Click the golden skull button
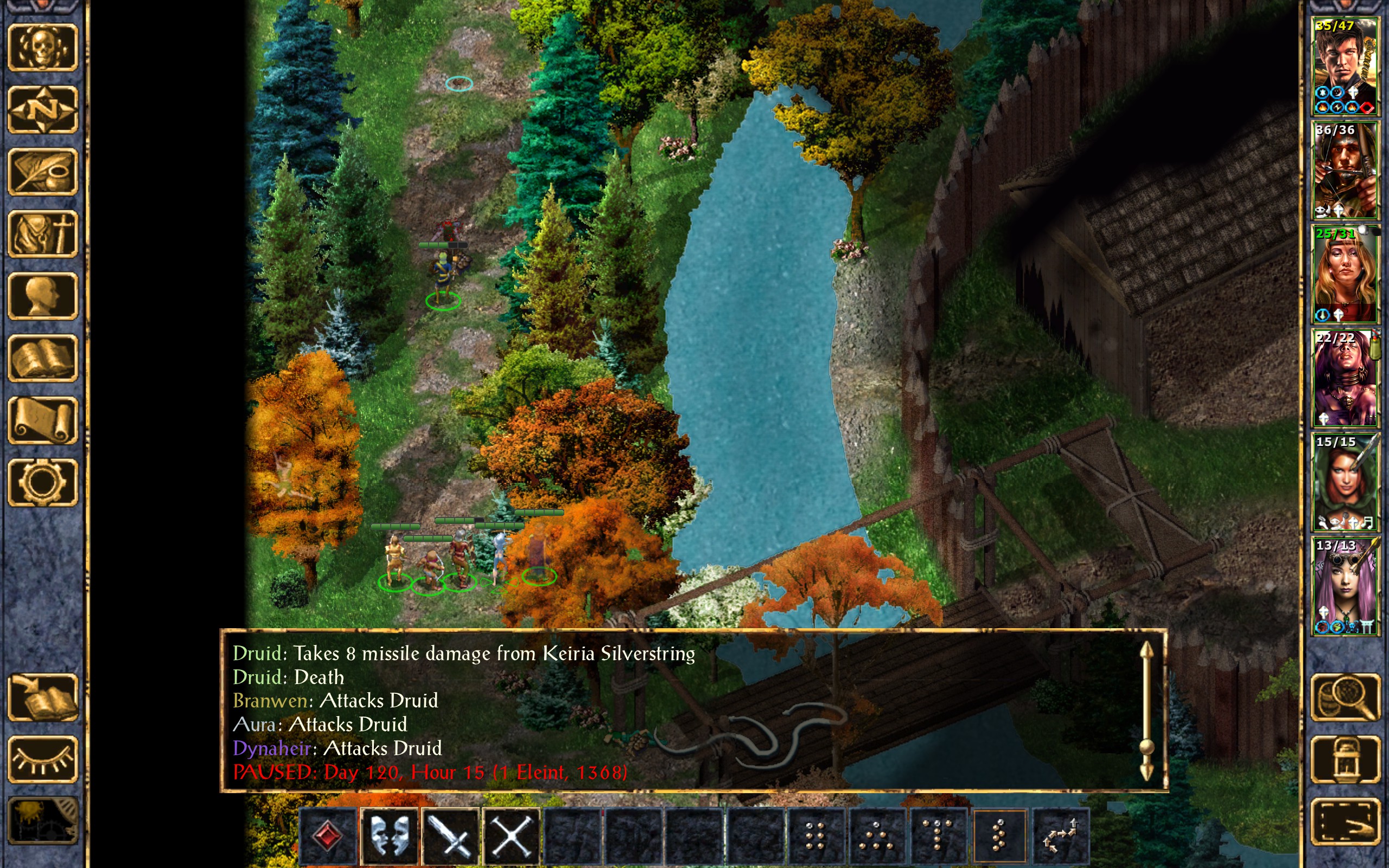Image resolution: width=1389 pixels, height=868 pixels. point(42,47)
